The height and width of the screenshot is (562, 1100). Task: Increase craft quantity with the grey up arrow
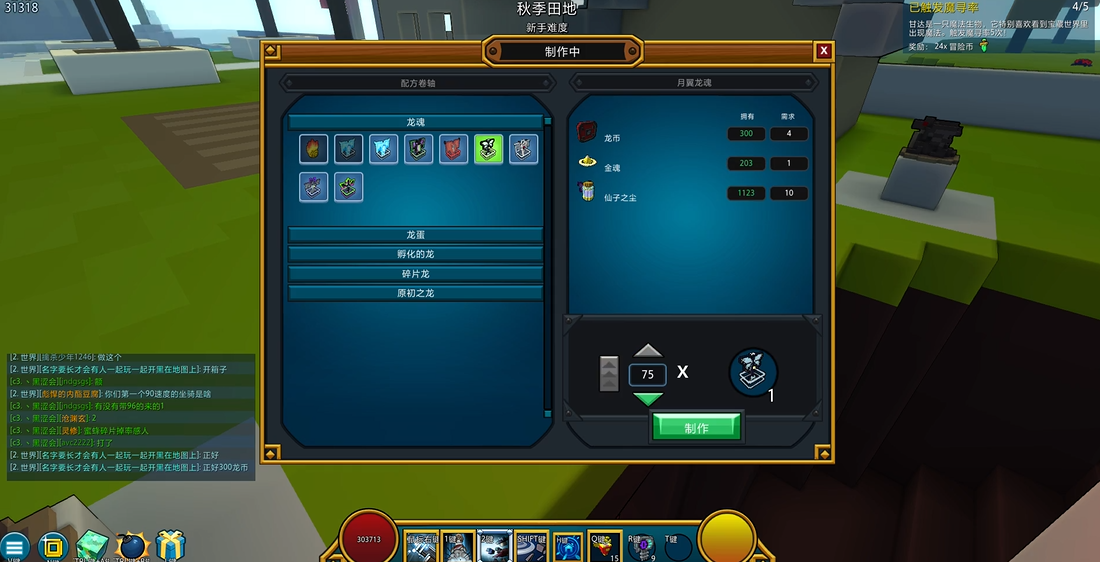[x=648, y=350]
